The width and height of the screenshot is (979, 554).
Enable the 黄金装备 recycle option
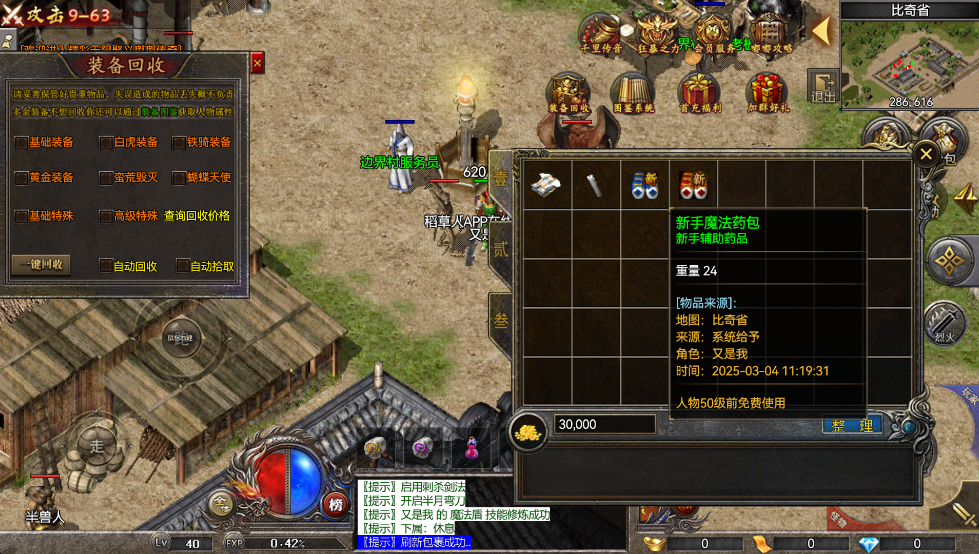point(21,178)
